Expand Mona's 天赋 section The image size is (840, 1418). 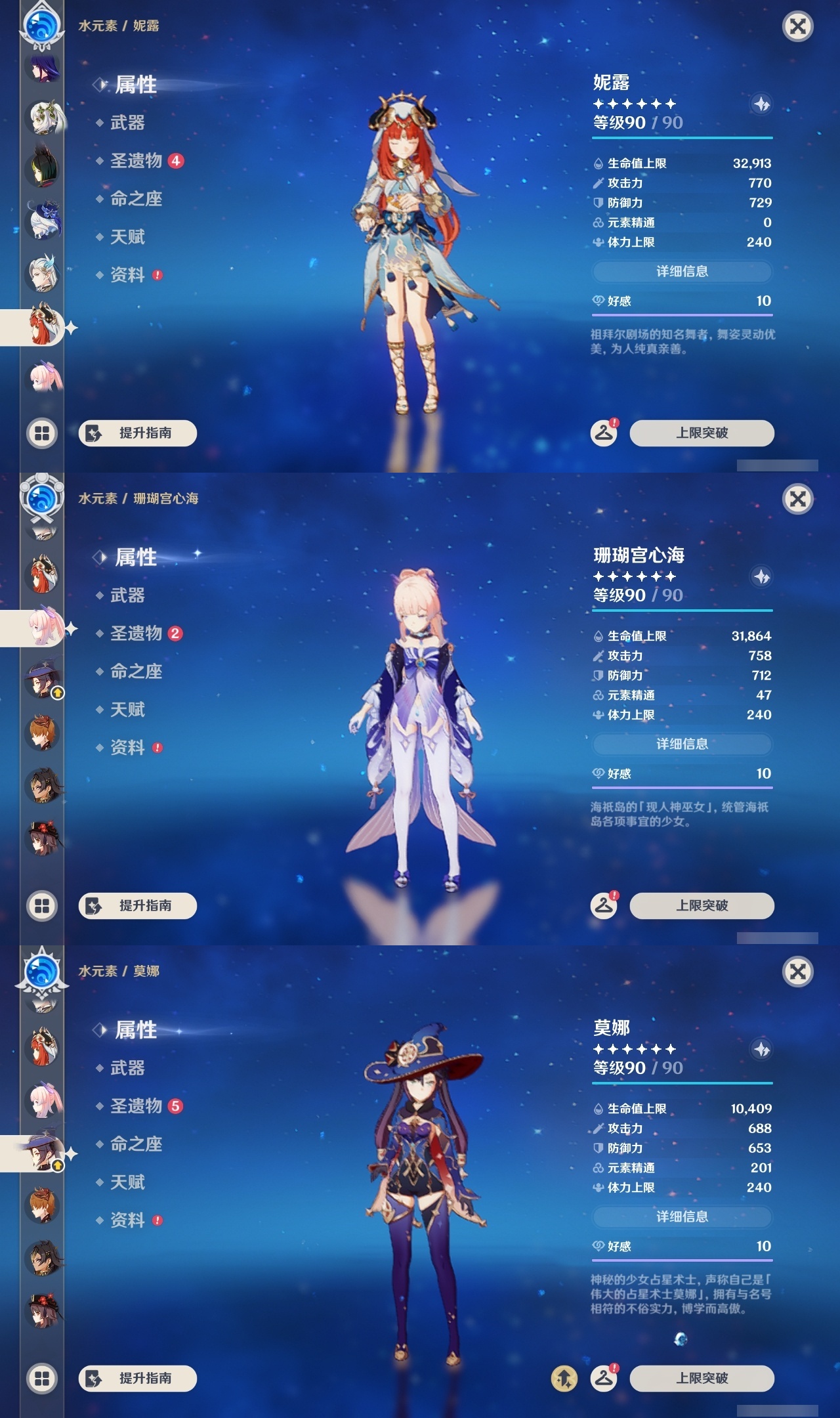click(x=128, y=1182)
